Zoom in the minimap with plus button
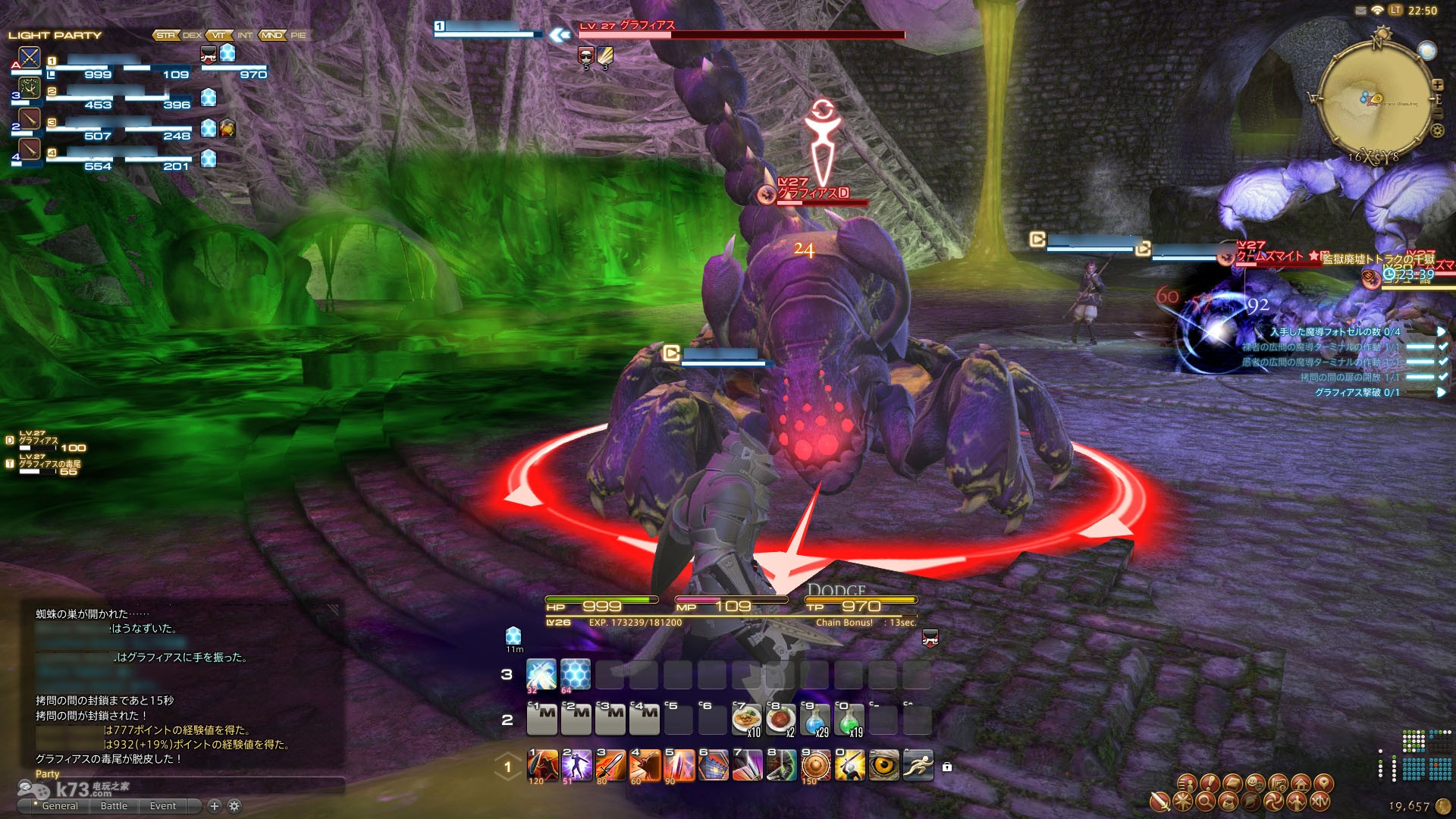The width and height of the screenshot is (1456, 819). [1437, 84]
